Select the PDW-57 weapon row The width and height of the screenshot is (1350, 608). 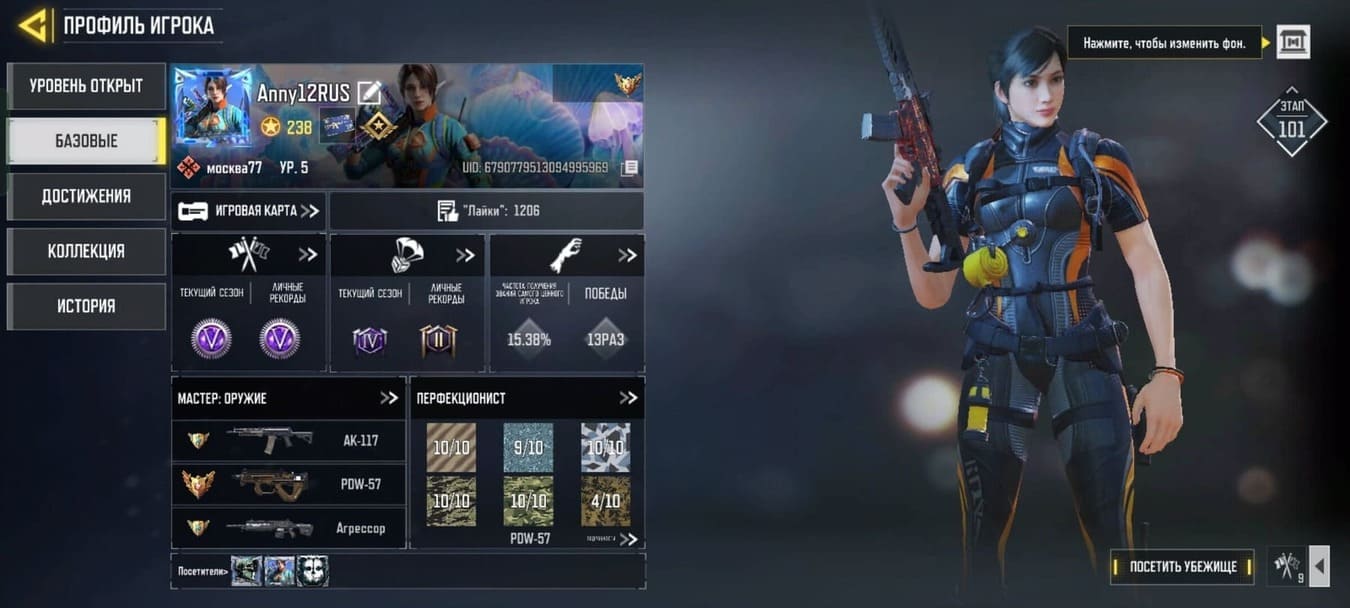pos(289,485)
